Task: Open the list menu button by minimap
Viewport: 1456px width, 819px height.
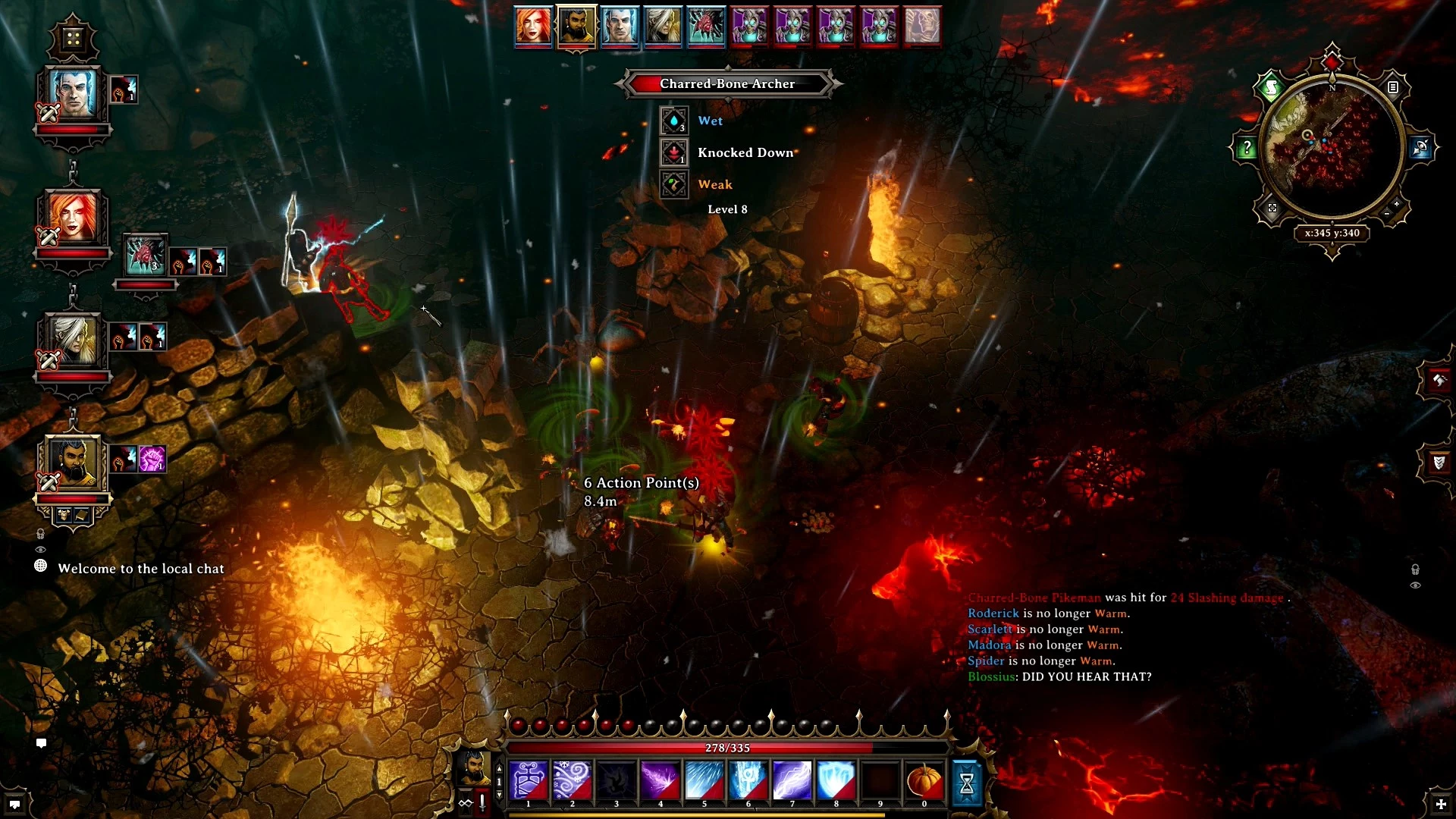Action: [1393, 88]
